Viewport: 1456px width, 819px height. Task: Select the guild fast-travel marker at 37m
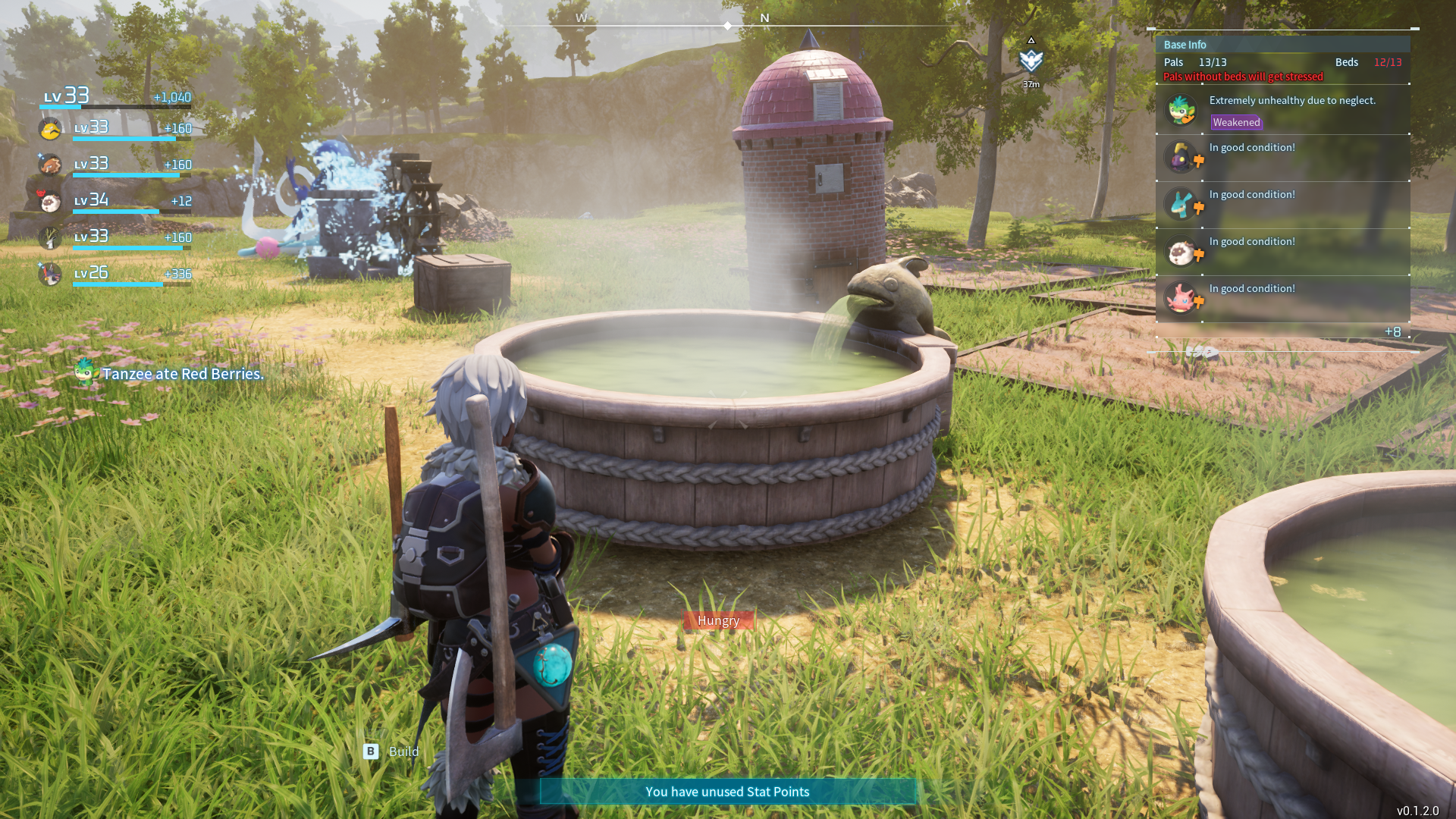pos(1031,61)
